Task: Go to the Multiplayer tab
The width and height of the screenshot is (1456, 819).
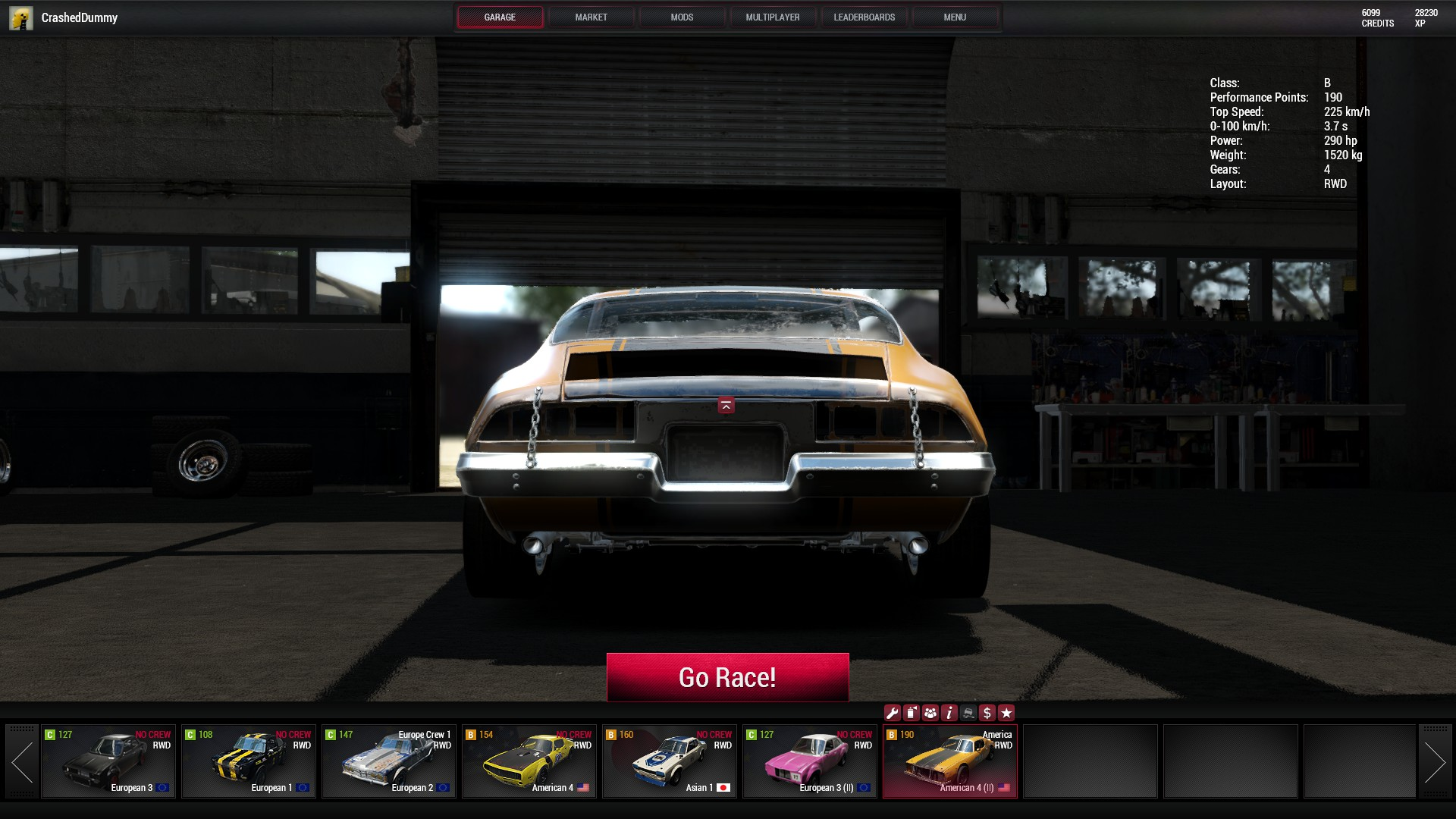Action: tap(772, 17)
